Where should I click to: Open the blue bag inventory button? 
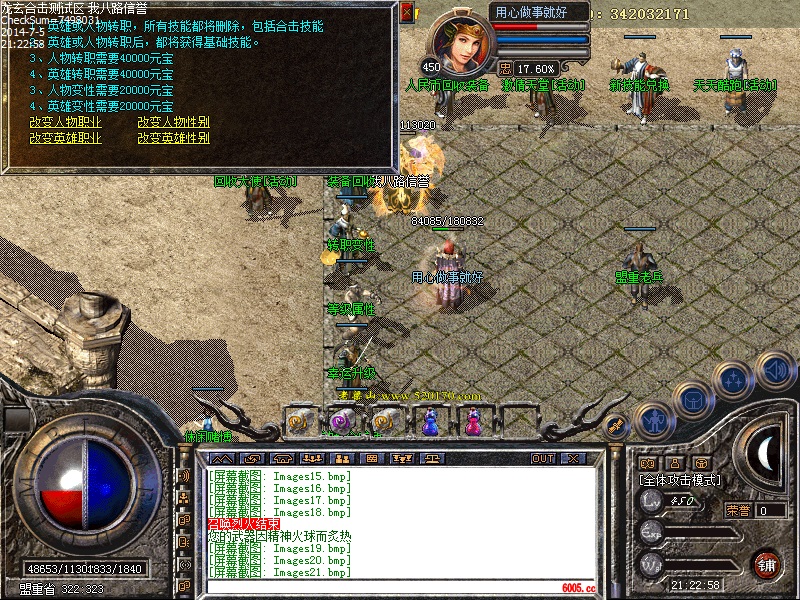(x=692, y=400)
